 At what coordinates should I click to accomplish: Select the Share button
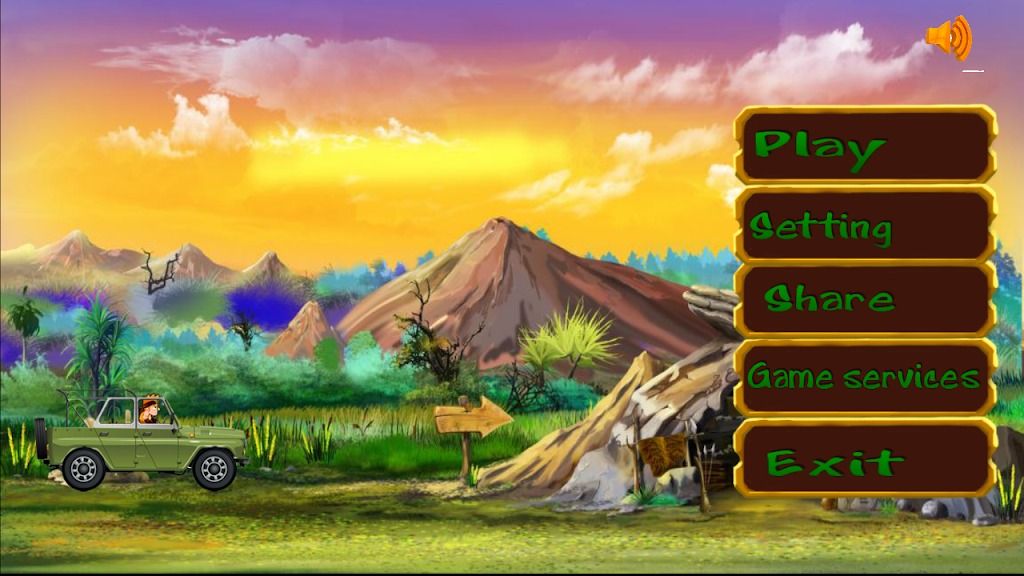coord(865,299)
